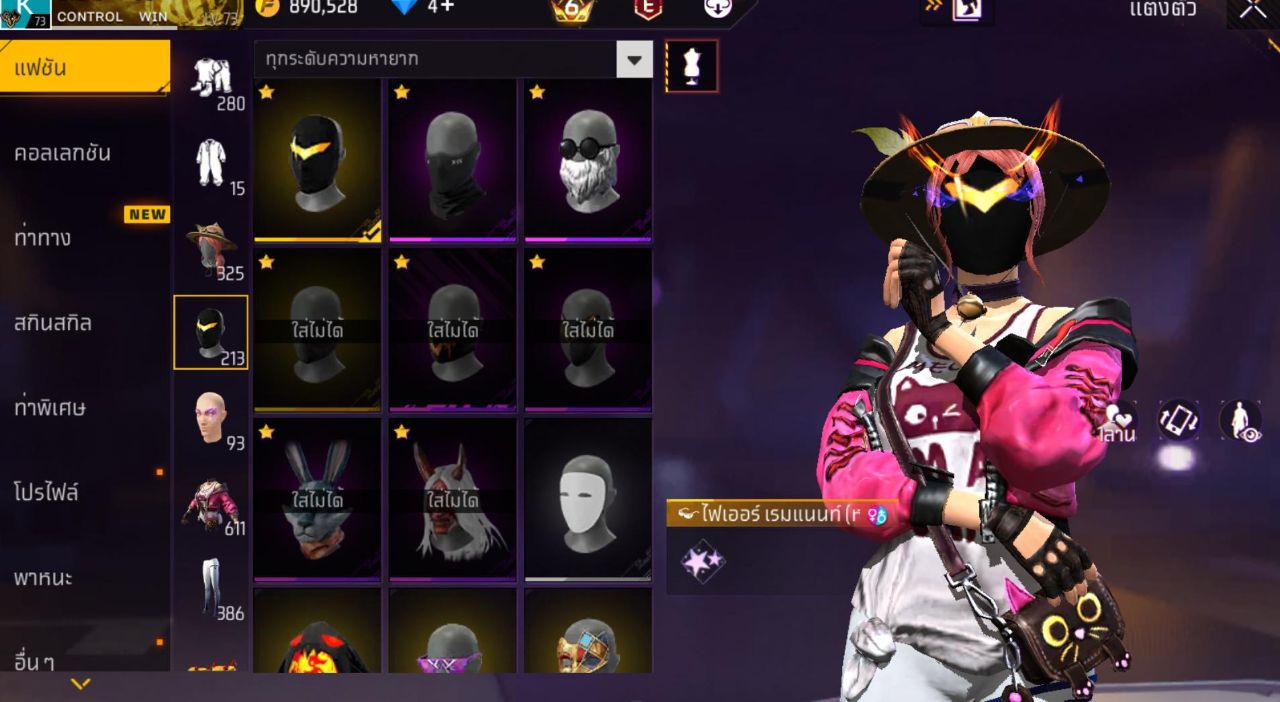The width and height of the screenshot is (1280, 702).
Task: Click the mannequin preview button
Action: coord(692,66)
